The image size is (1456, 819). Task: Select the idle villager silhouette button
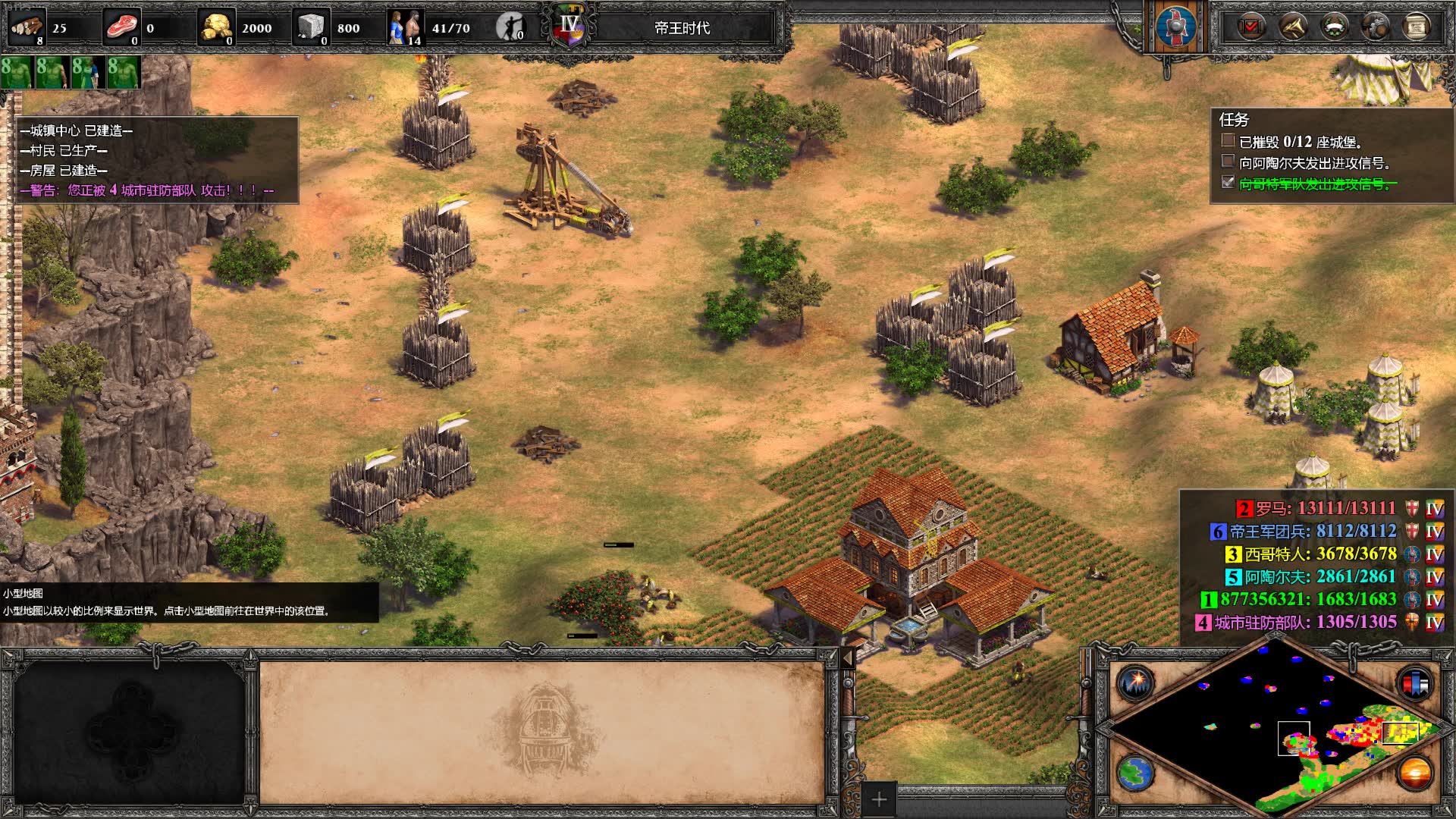[510, 27]
